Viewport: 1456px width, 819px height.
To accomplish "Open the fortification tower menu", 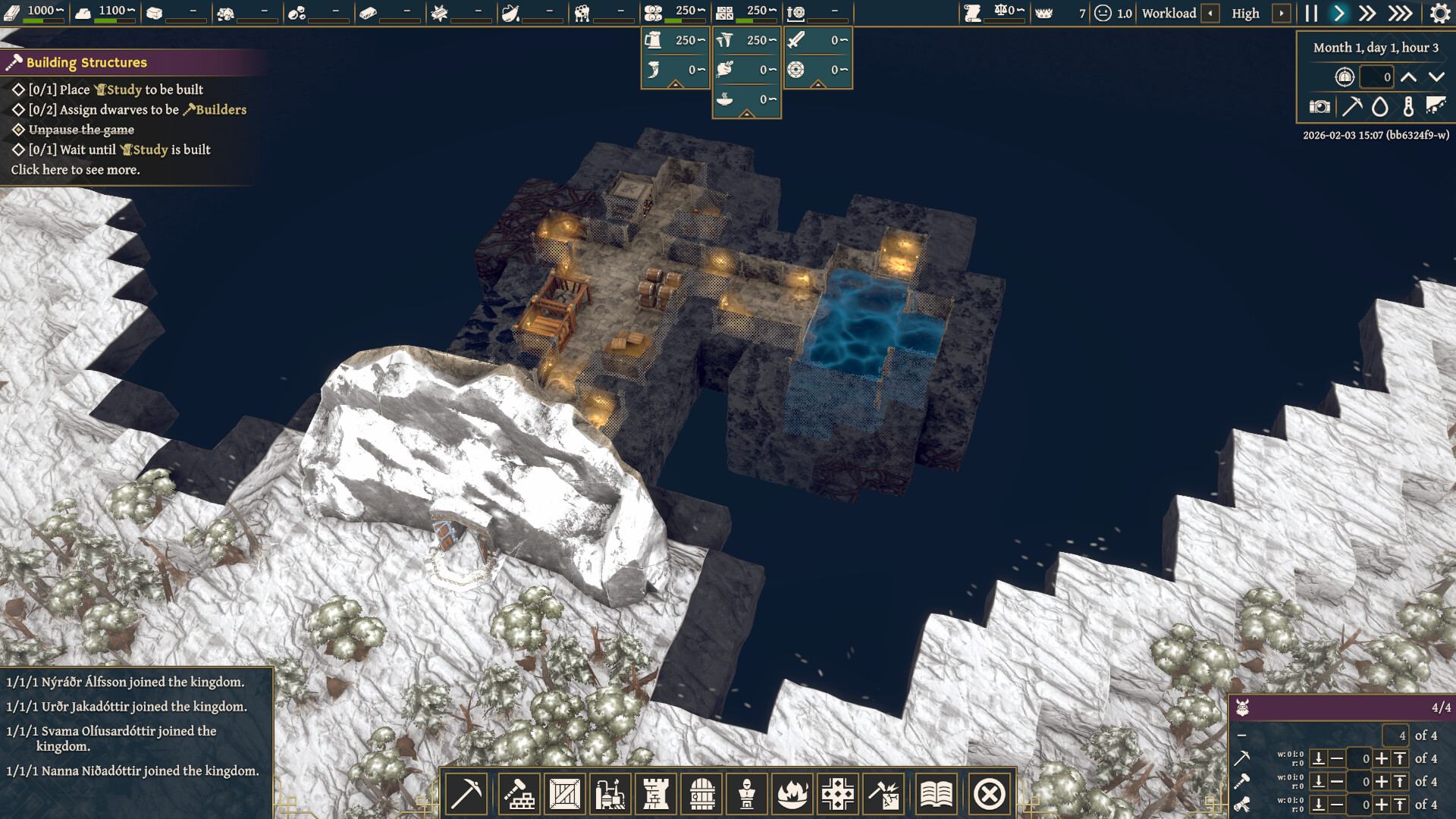I will [x=655, y=793].
